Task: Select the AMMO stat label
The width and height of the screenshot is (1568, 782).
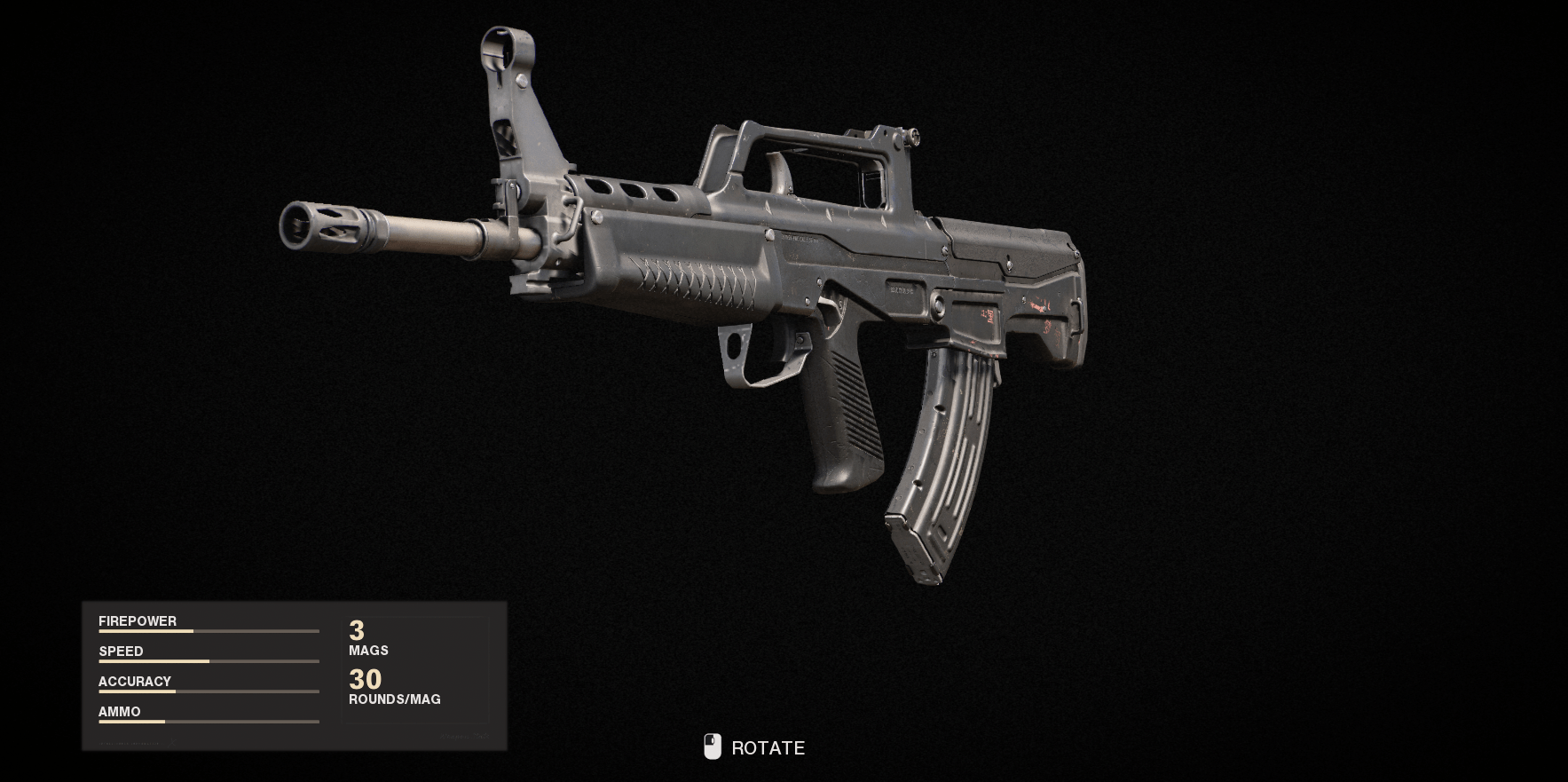Action: point(119,711)
